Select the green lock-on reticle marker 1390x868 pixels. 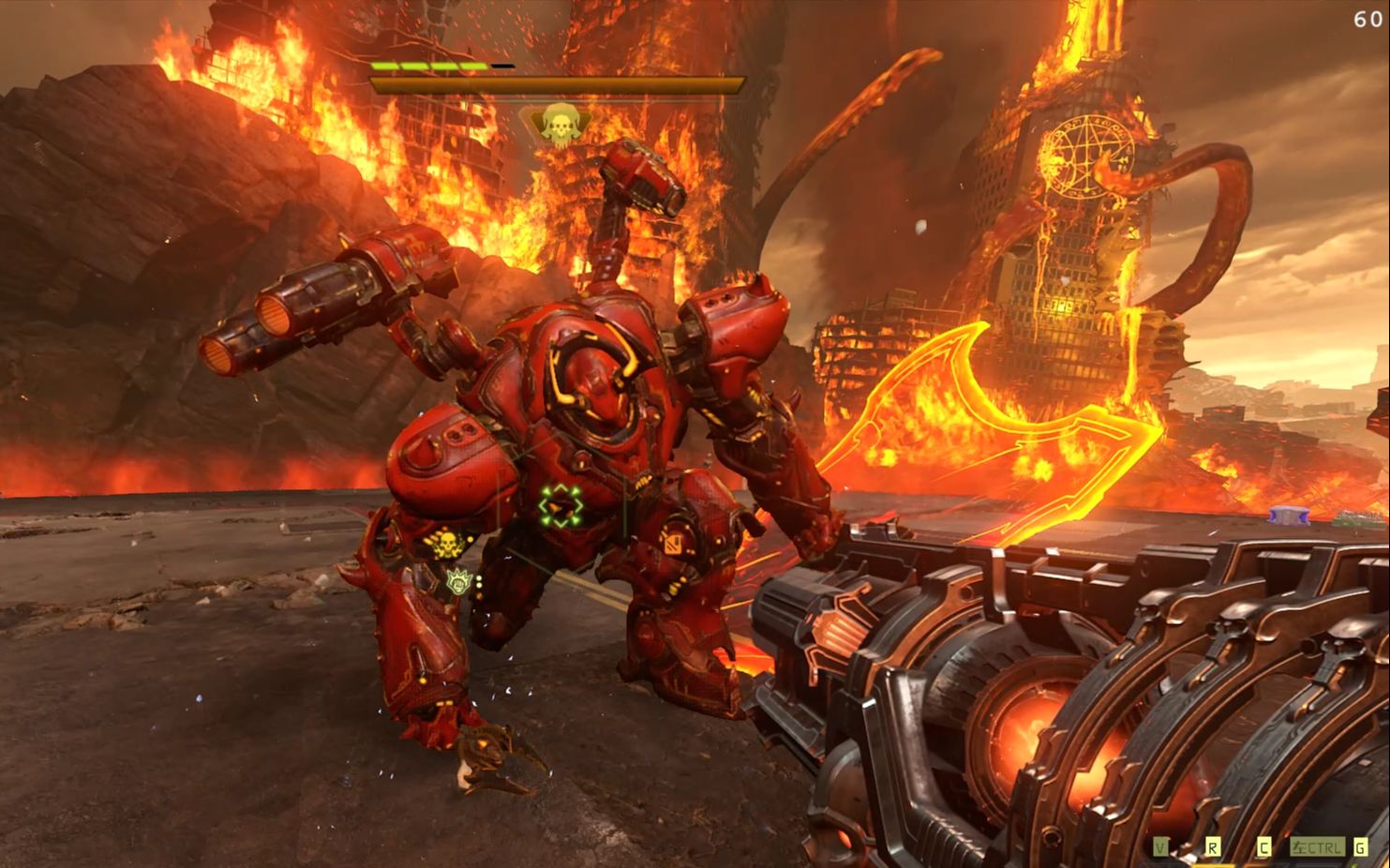(x=560, y=507)
